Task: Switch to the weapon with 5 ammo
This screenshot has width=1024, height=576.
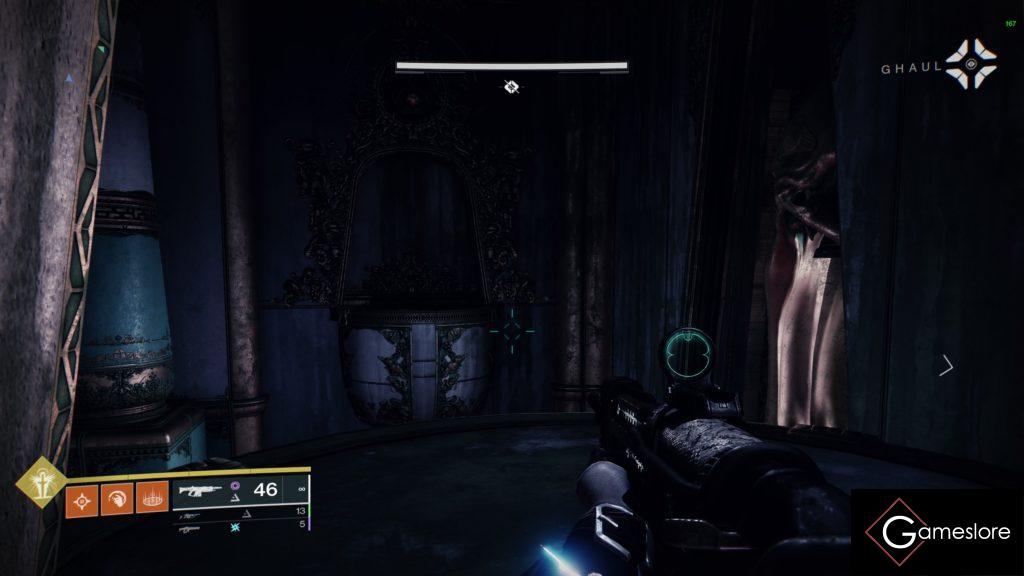Action: tap(240, 526)
